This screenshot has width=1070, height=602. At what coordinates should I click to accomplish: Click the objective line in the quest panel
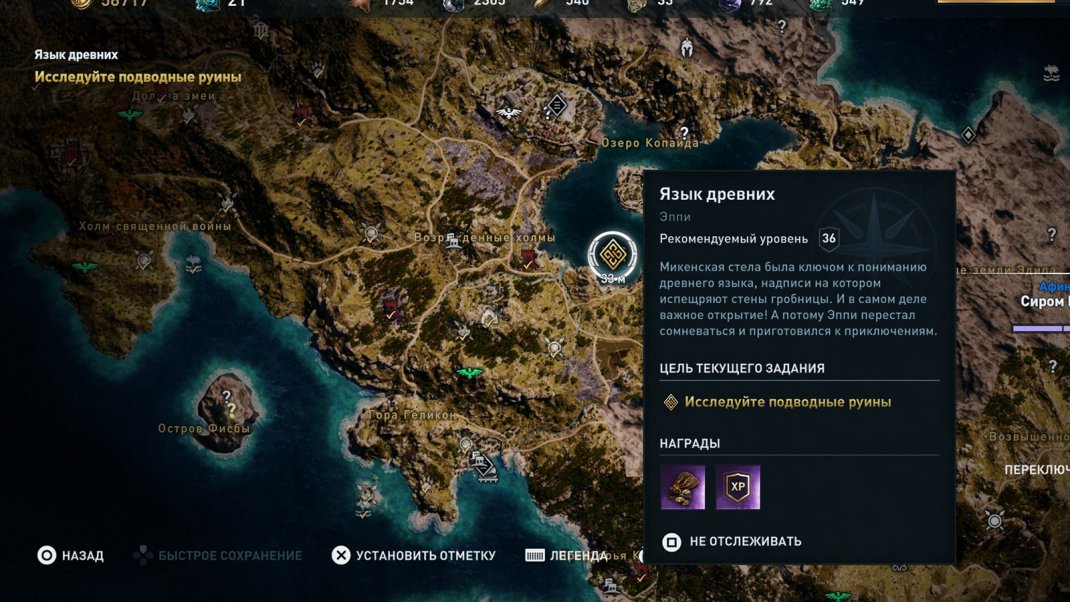pos(787,402)
